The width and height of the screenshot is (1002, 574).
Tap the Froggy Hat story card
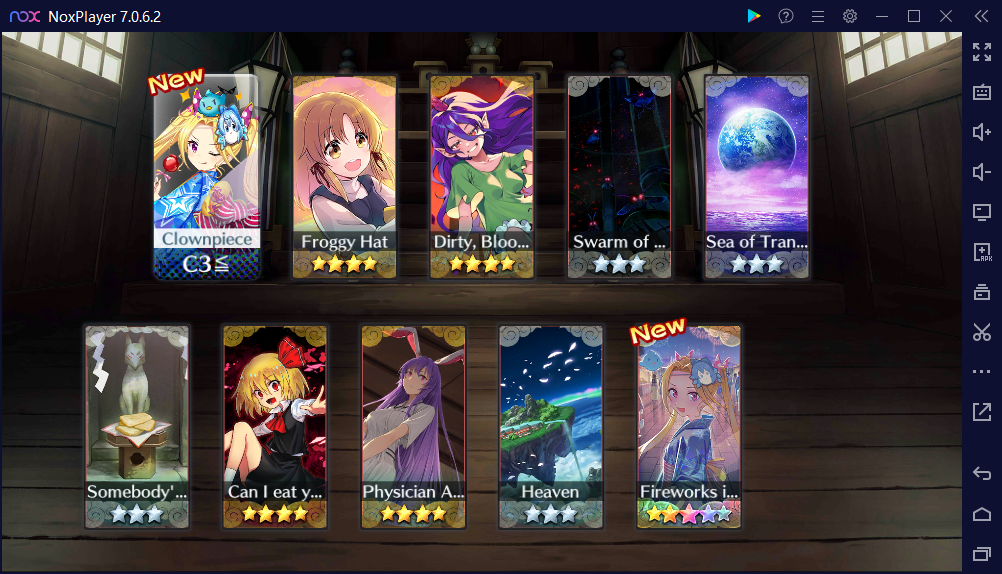click(344, 176)
